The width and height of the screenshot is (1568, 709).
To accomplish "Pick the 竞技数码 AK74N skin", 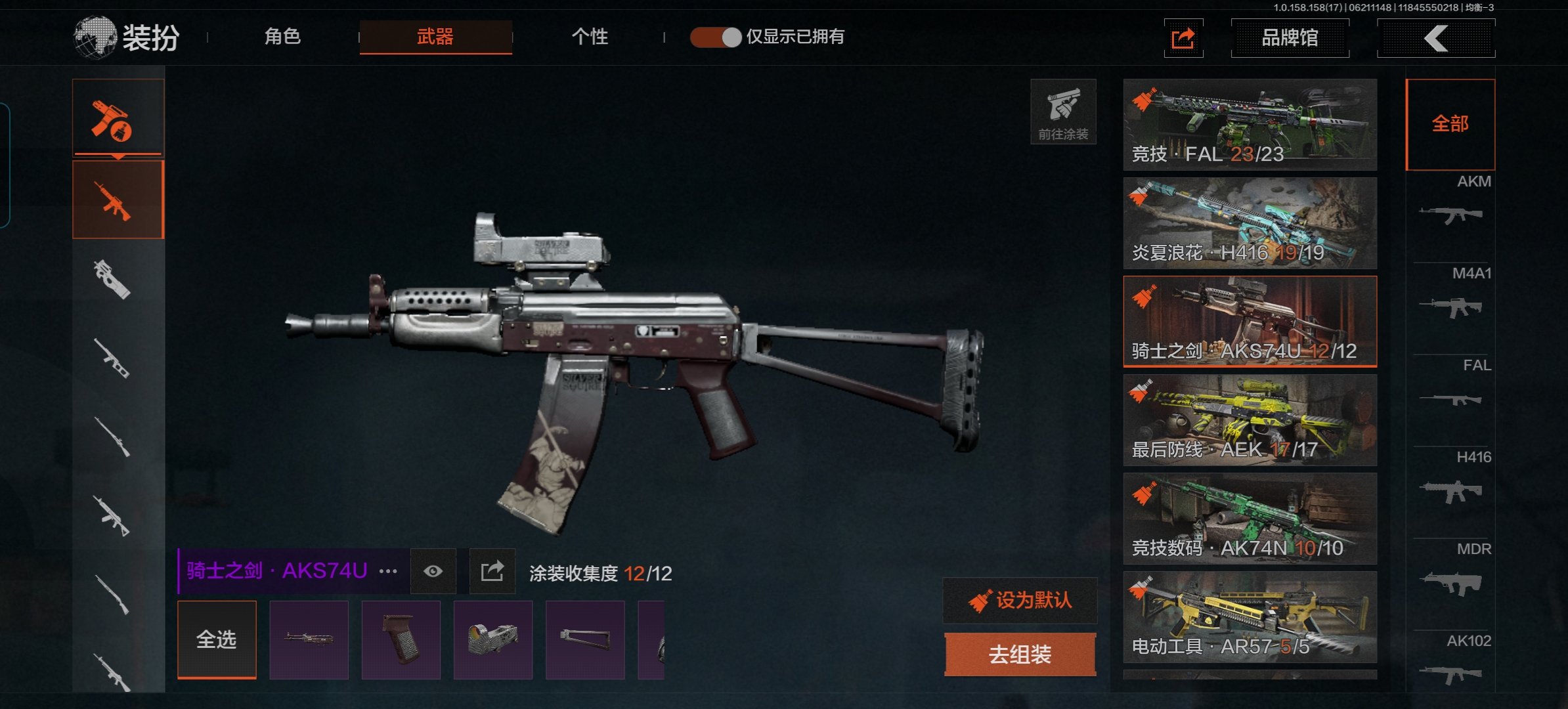I will (x=1250, y=519).
